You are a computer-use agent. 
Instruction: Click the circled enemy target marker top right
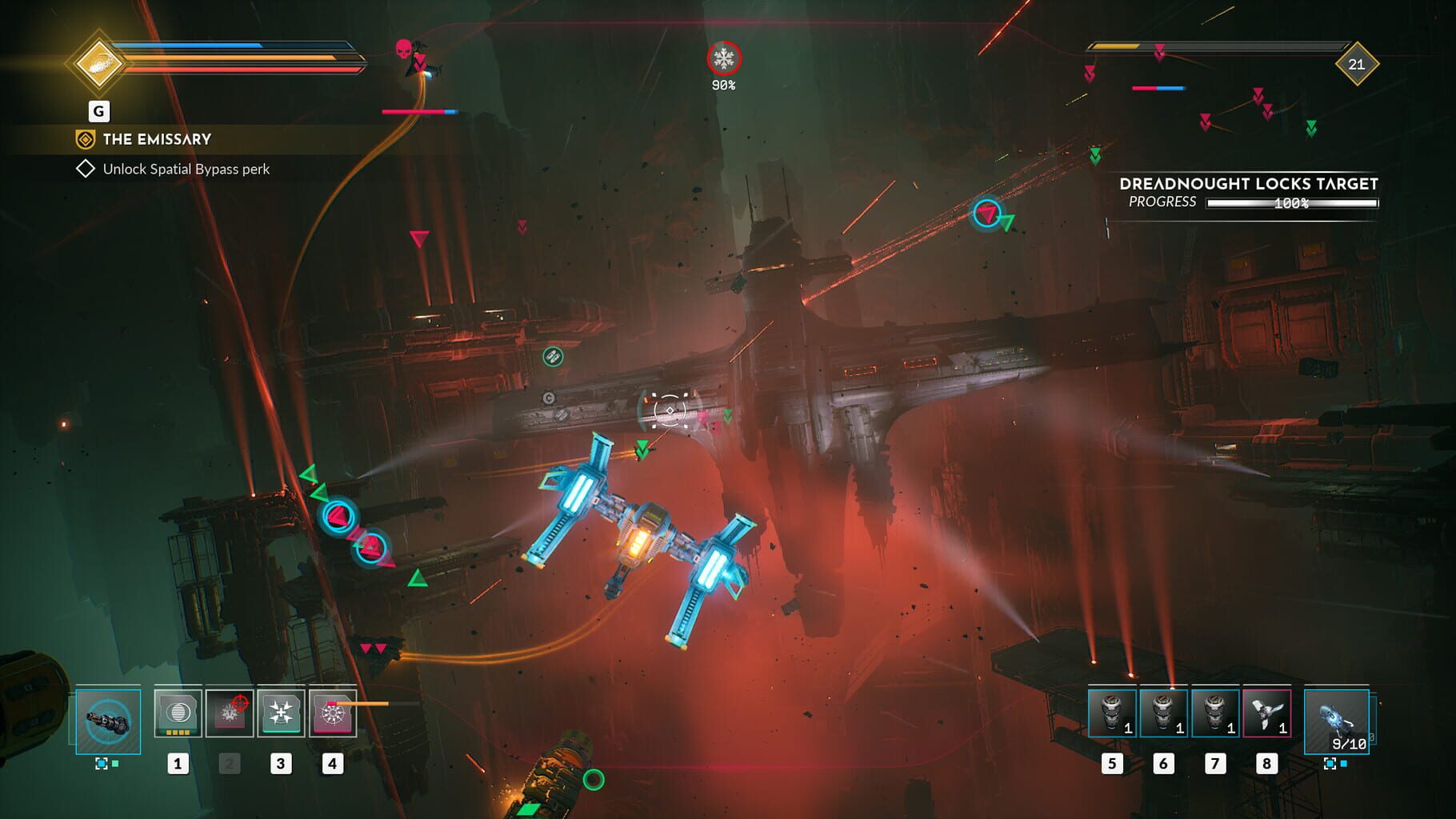pos(986,213)
